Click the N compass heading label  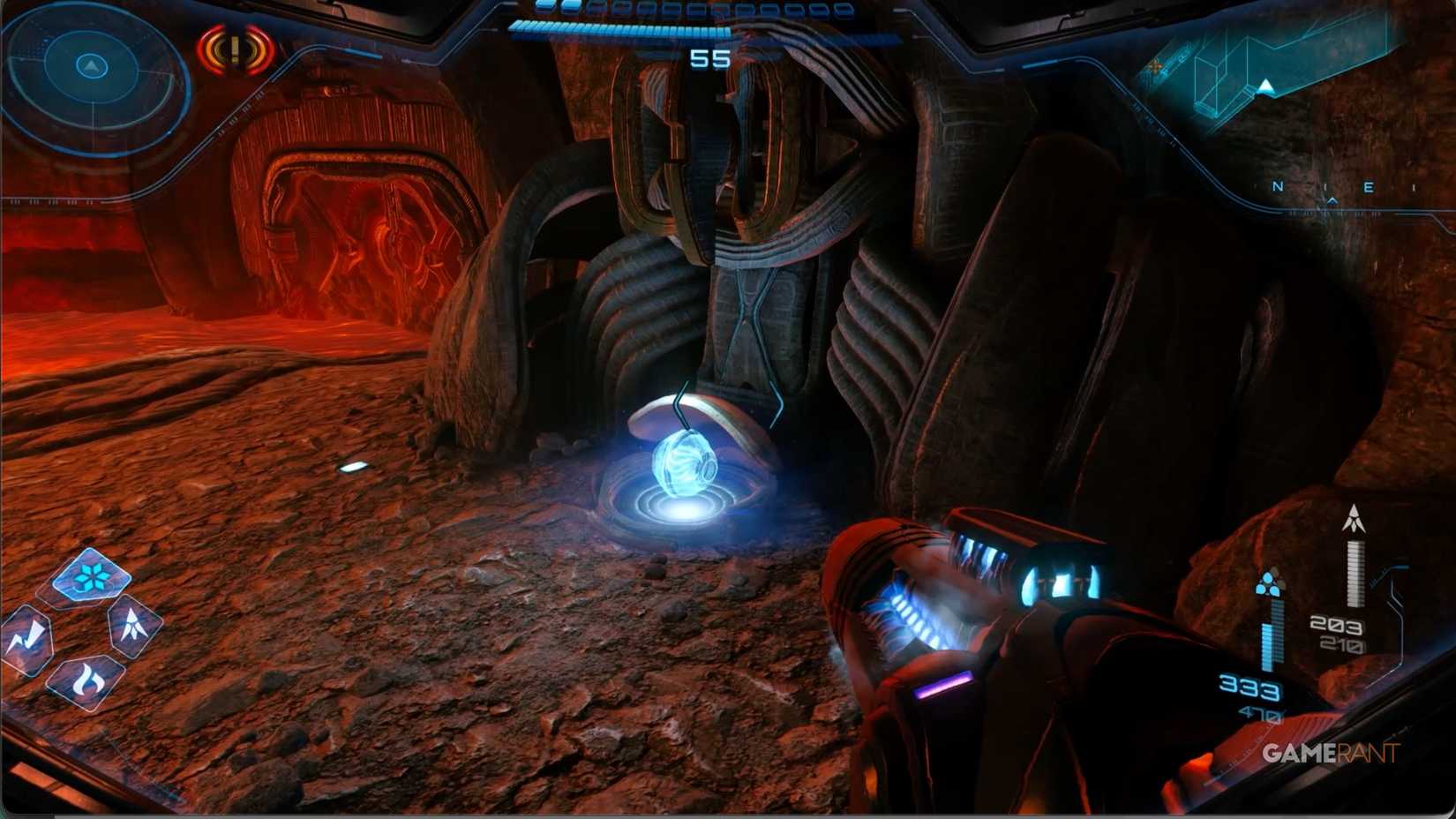[1278, 187]
